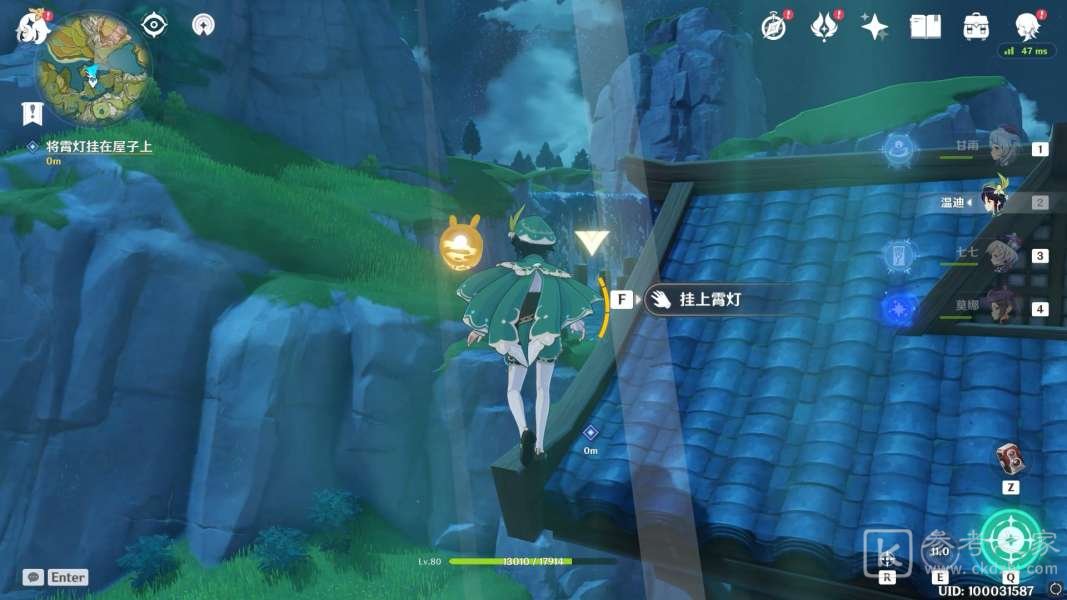Open the compass events icon
This screenshot has height=600, width=1067.
[773, 27]
